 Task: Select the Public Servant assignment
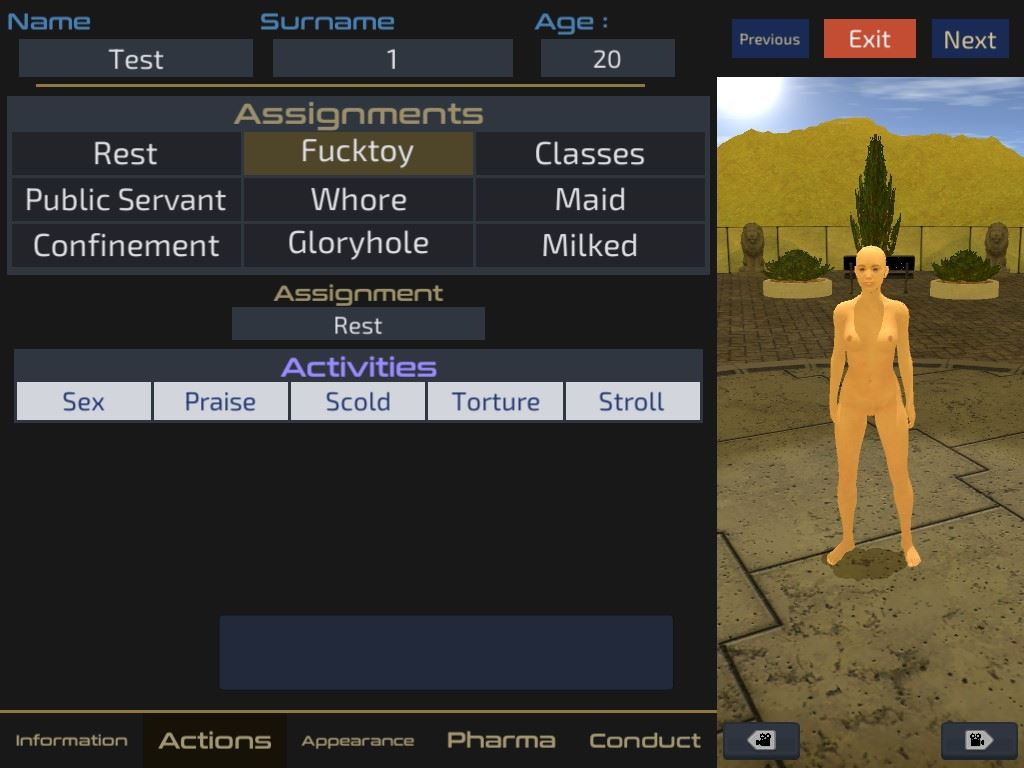[126, 200]
